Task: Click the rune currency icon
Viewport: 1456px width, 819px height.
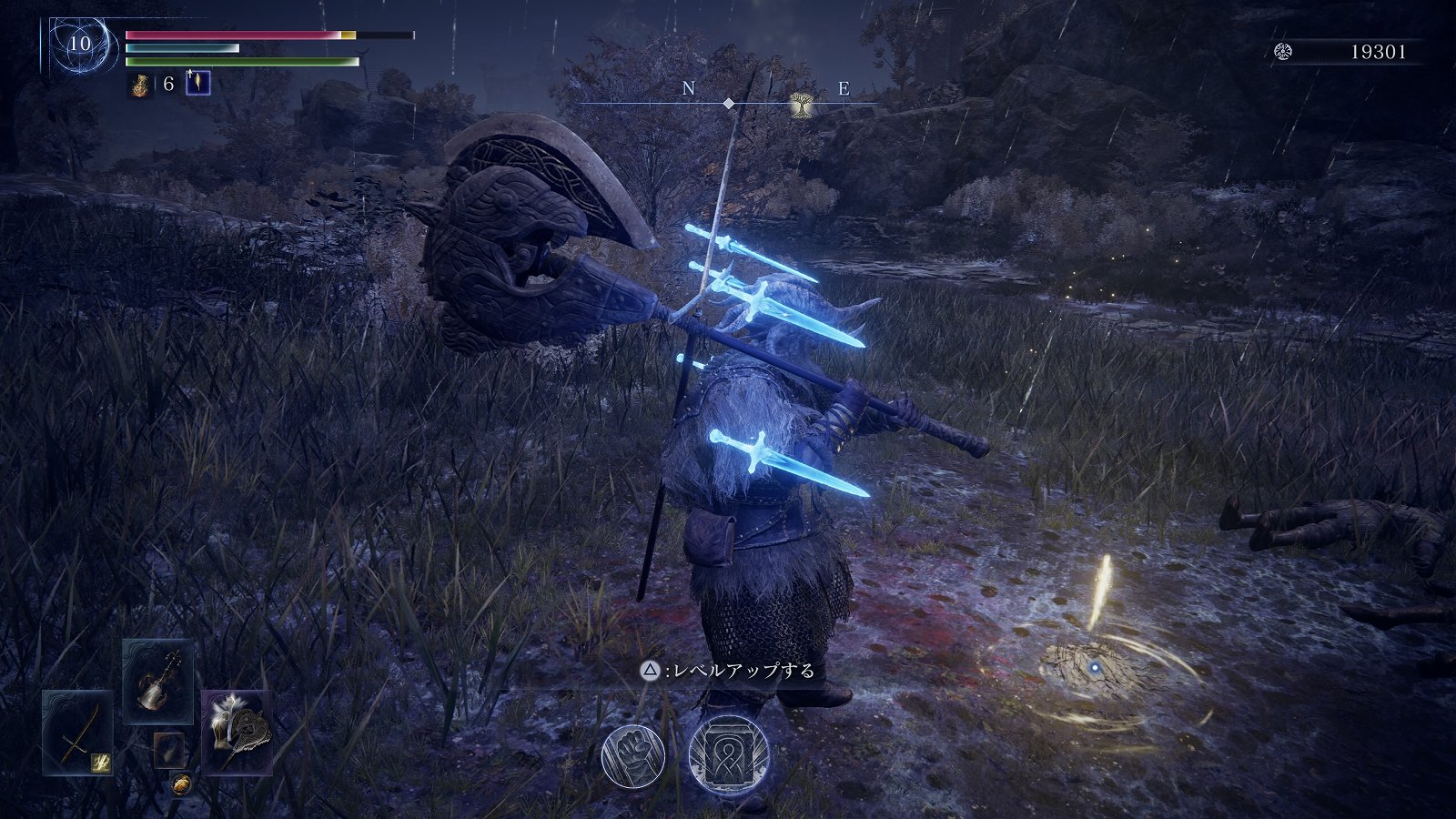Action: 1284,52
